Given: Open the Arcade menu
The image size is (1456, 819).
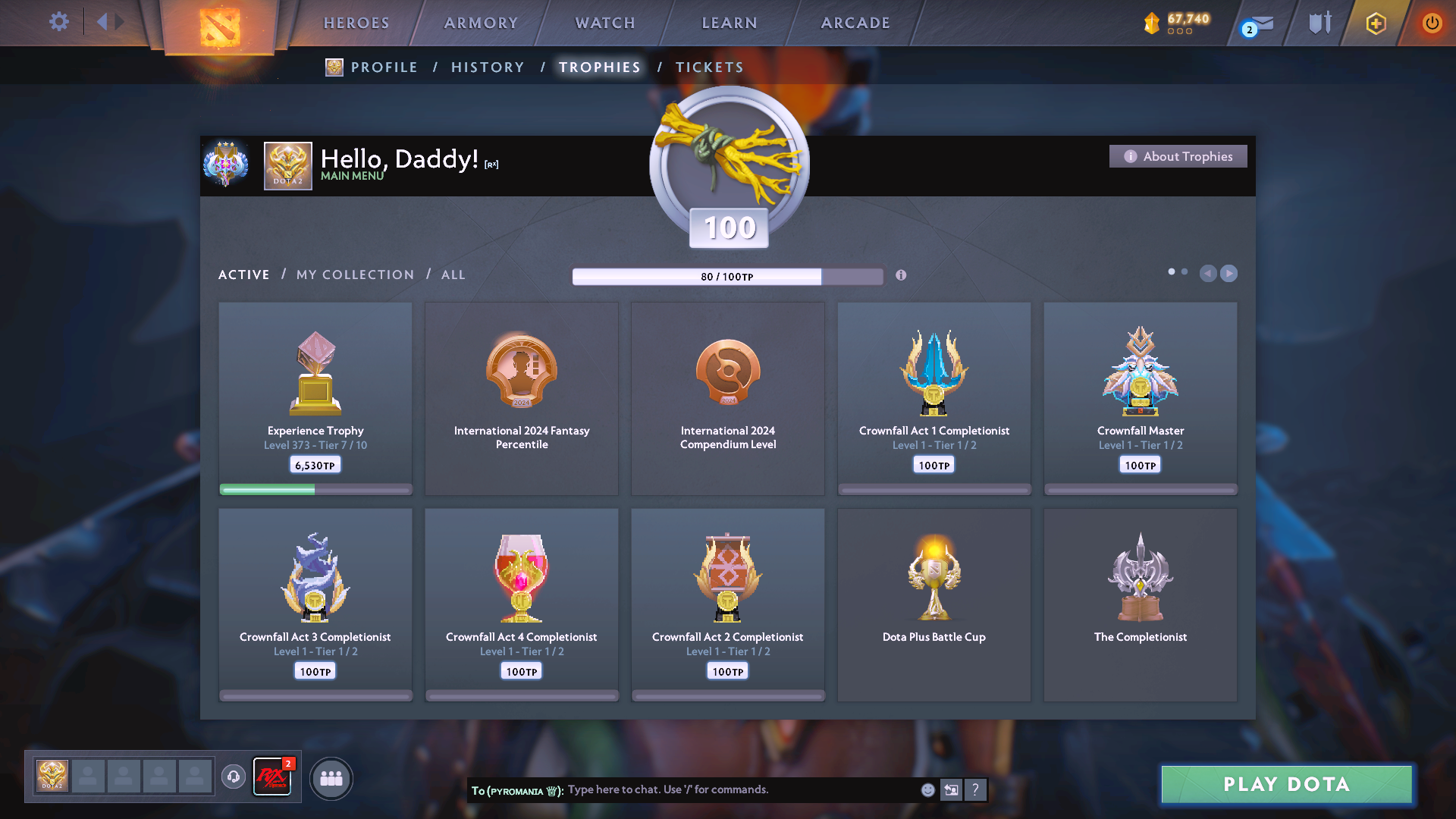Looking at the screenshot, I should pos(855,23).
